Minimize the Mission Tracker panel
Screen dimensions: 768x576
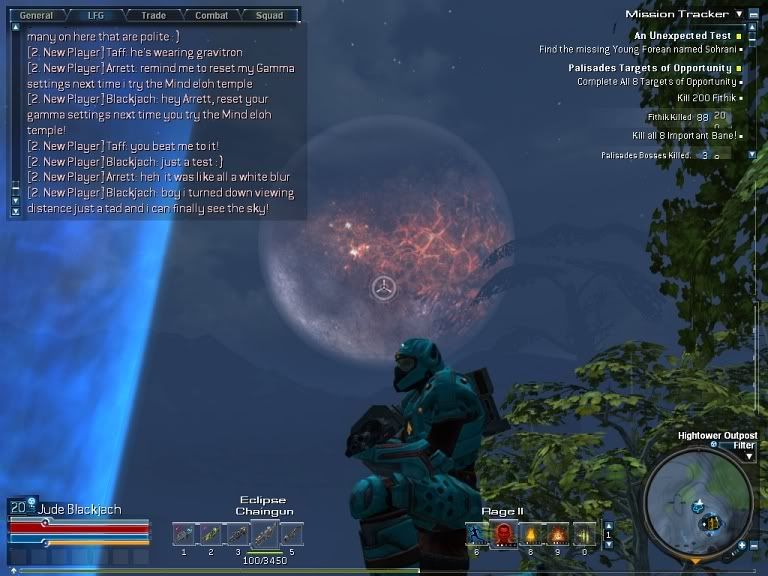[x=752, y=14]
